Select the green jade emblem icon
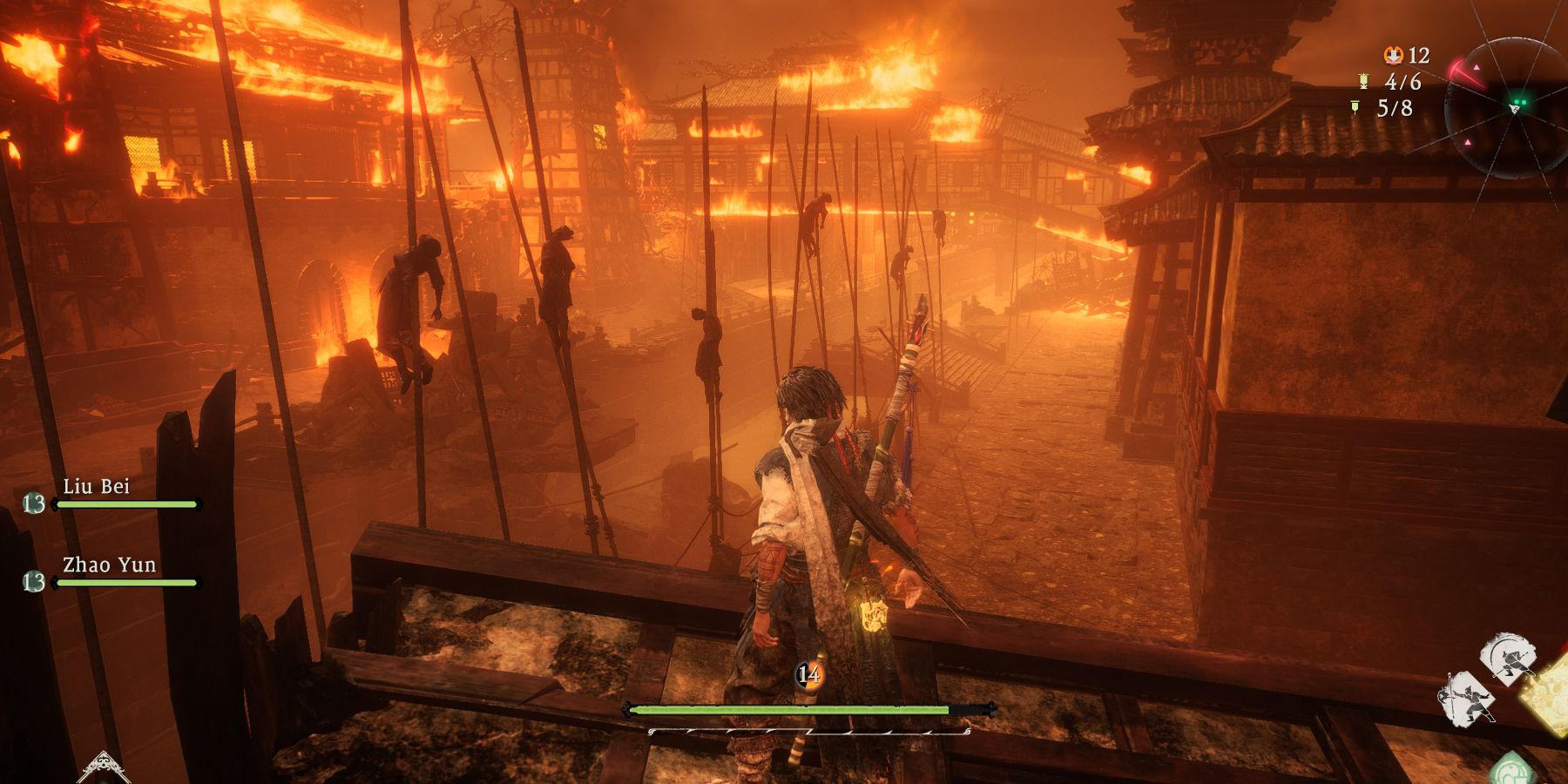 (1512, 771)
